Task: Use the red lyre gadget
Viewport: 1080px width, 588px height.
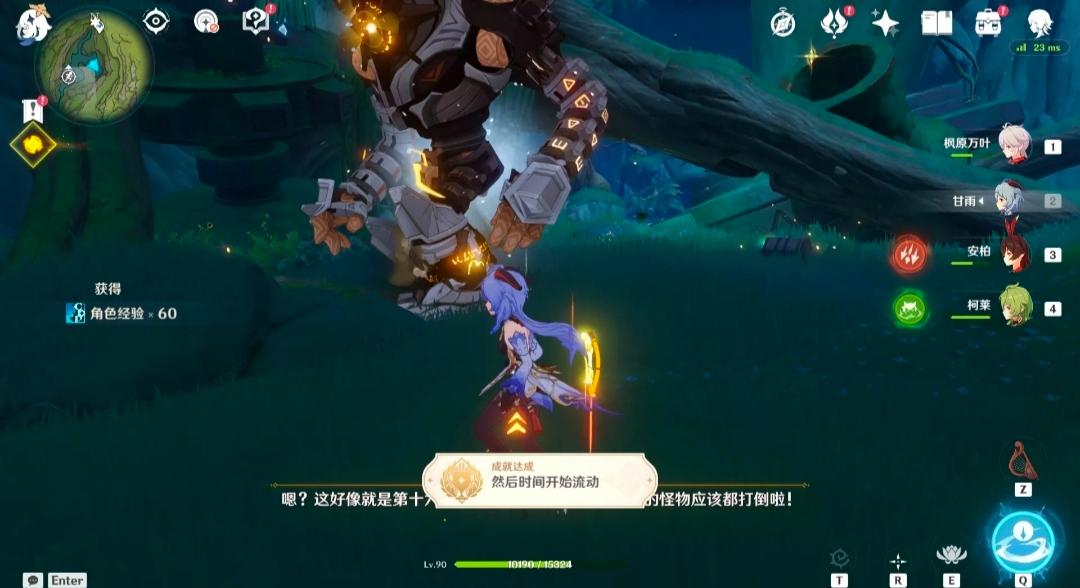Action: point(1022,460)
